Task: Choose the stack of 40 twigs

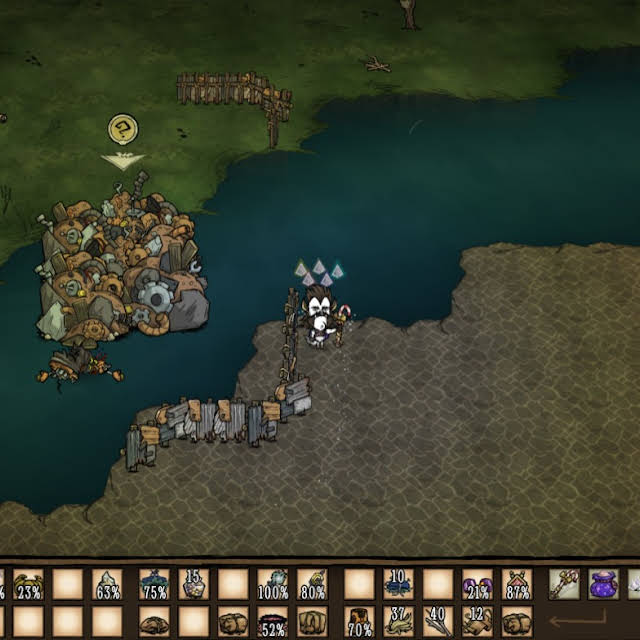Action: click(x=437, y=622)
